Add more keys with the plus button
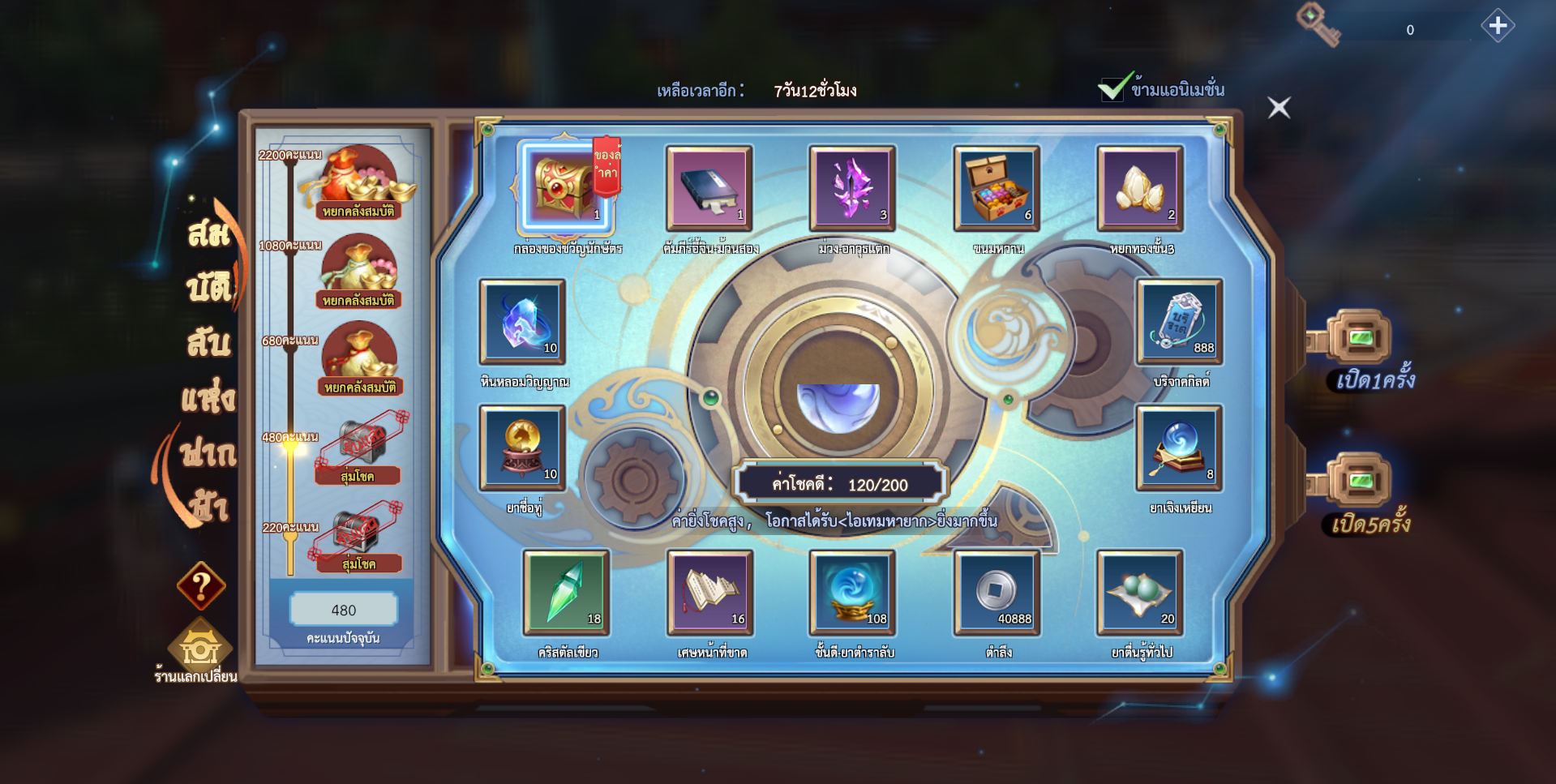This screenshot has width=1556, height=784. pyautogui.click(x=1497, y=26)
